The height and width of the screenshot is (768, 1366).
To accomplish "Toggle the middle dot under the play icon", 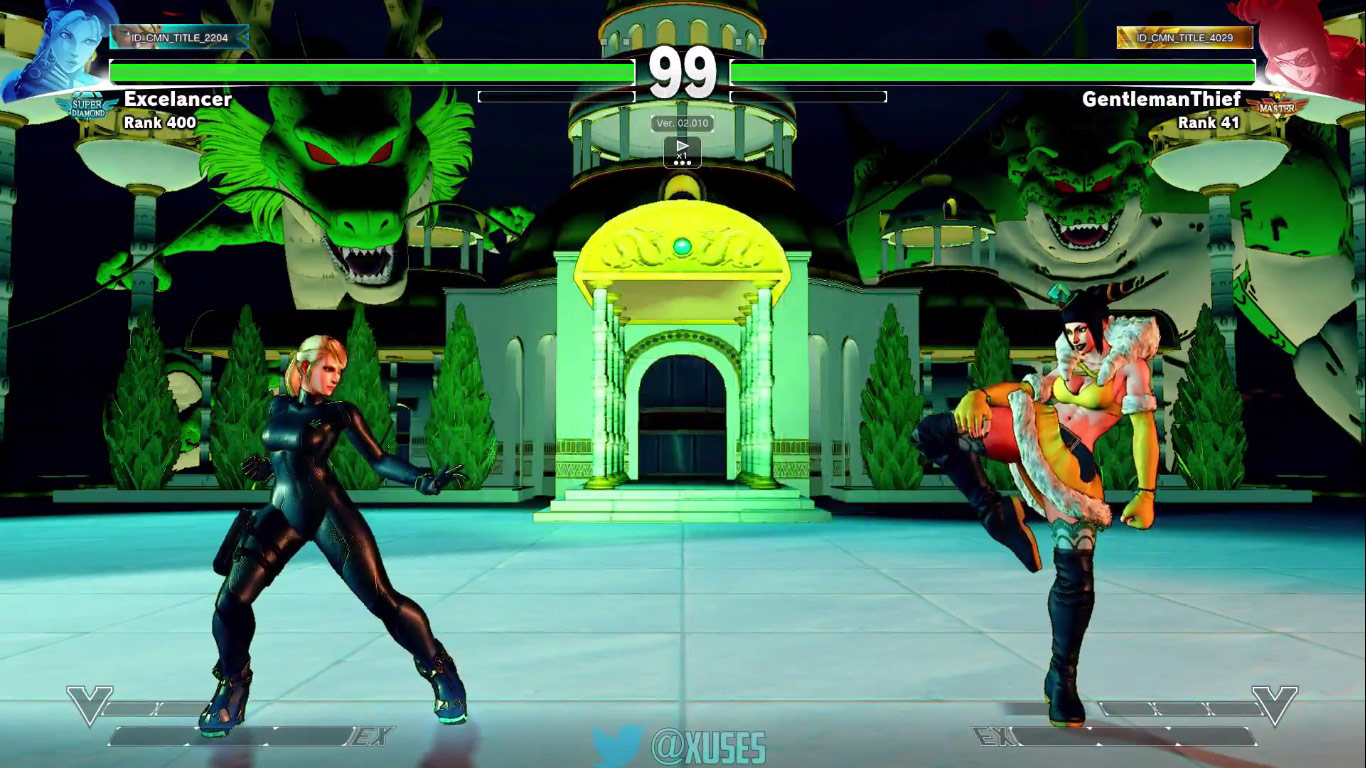I will pyautogui.click(x=682, y=163).
